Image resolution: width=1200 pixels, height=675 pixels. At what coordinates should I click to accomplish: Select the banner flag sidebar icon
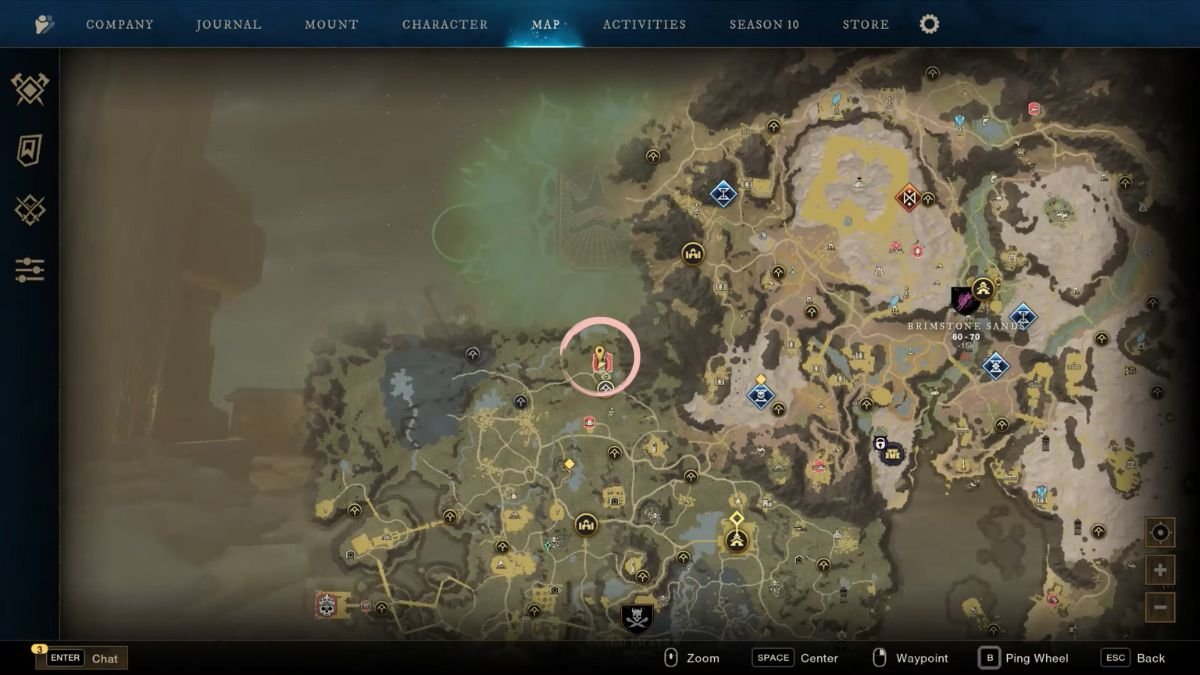point(29,150)
